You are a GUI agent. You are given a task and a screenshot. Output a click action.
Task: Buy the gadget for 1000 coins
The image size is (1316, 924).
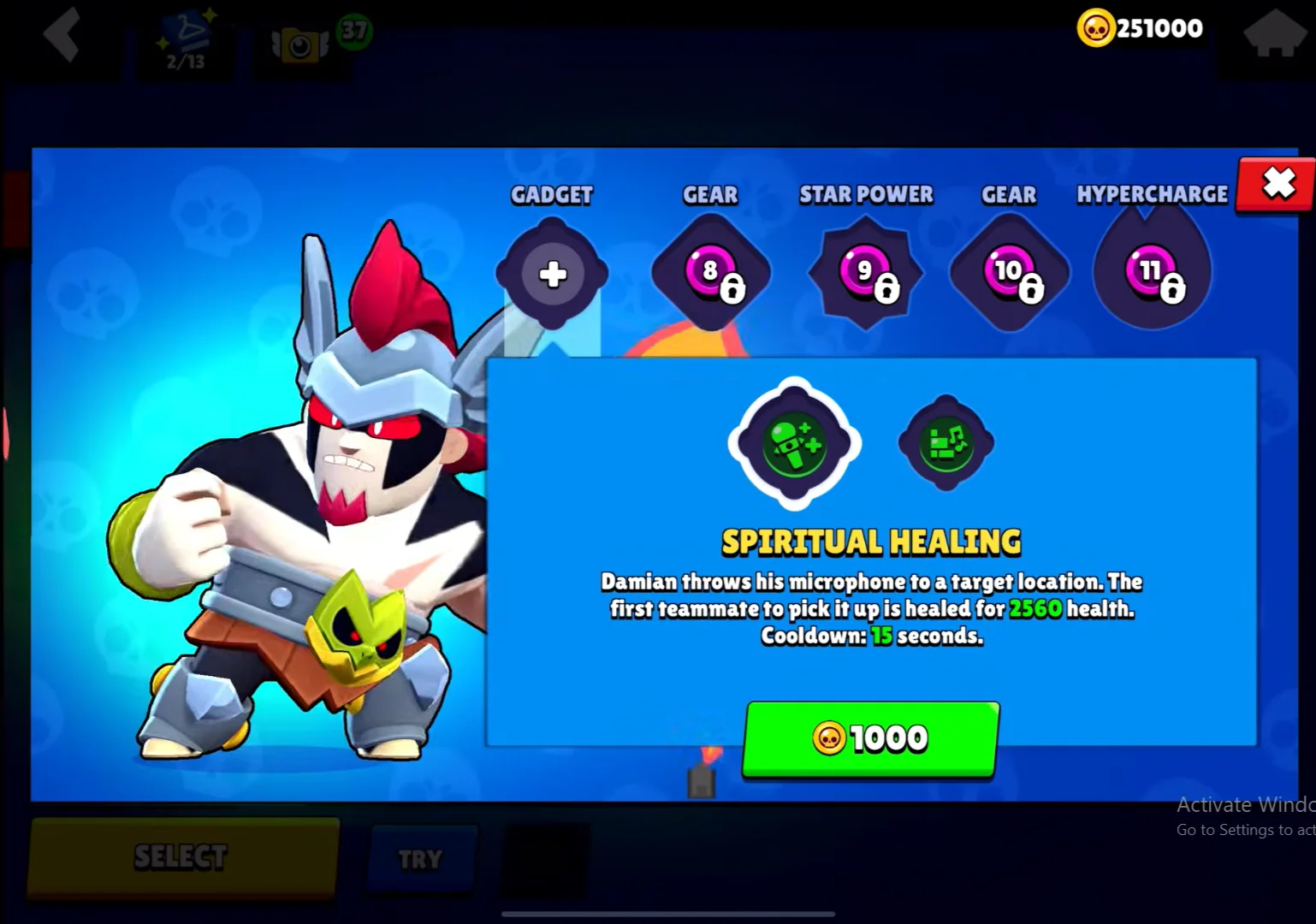coord(870,738)
